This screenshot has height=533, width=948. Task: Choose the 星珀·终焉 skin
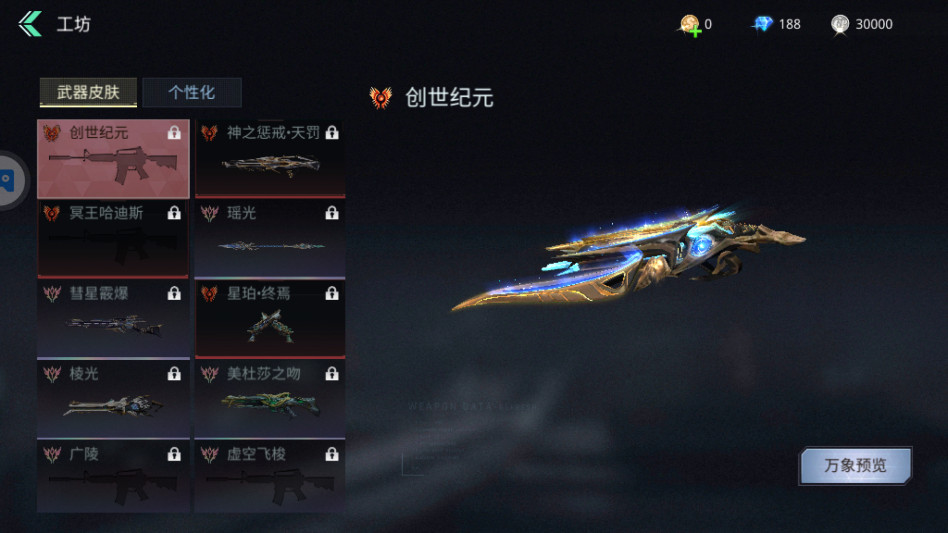(x=270, y=319)
